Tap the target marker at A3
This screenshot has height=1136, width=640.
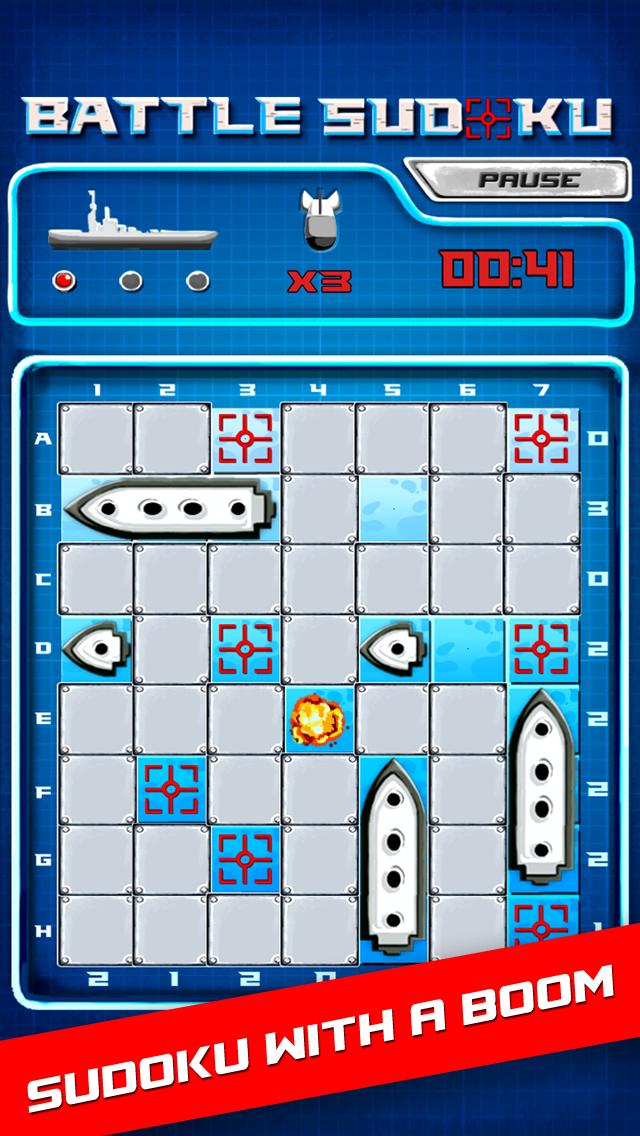click(x=245, y=438)
